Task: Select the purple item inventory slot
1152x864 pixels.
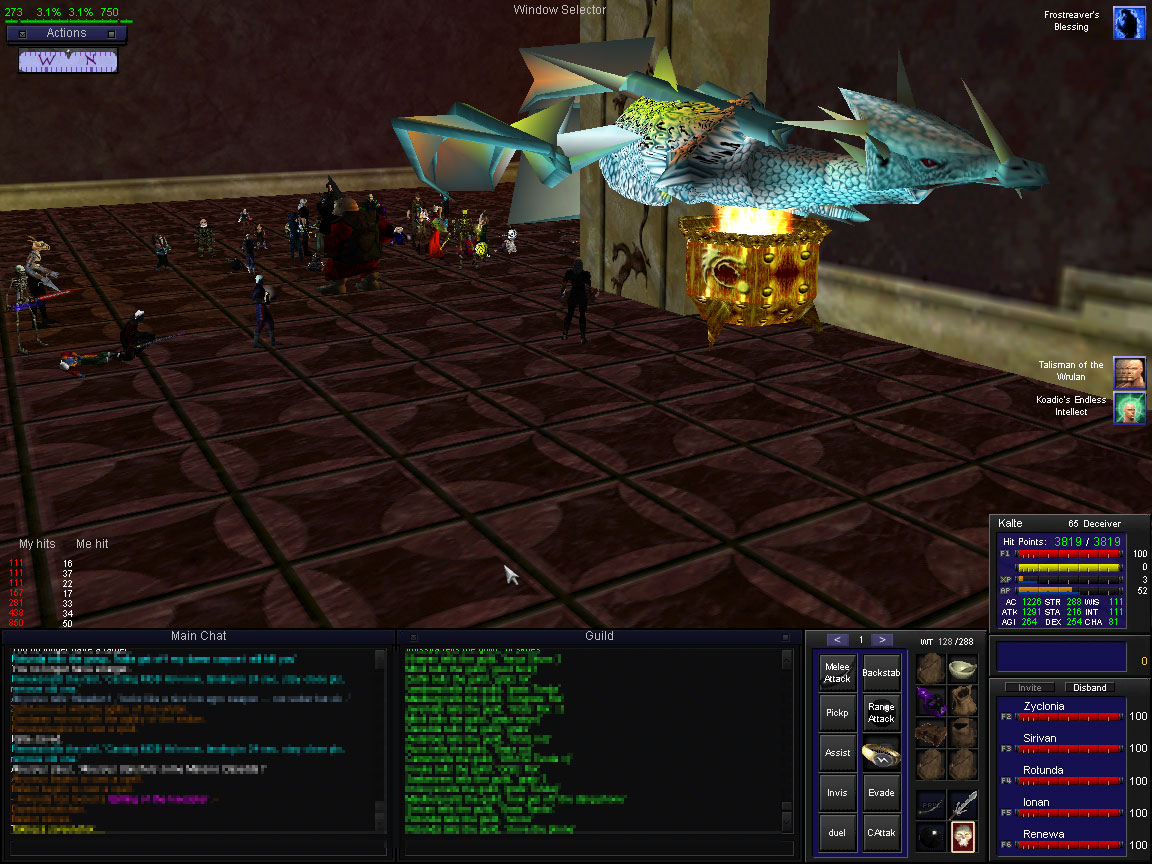Action: 931,700
